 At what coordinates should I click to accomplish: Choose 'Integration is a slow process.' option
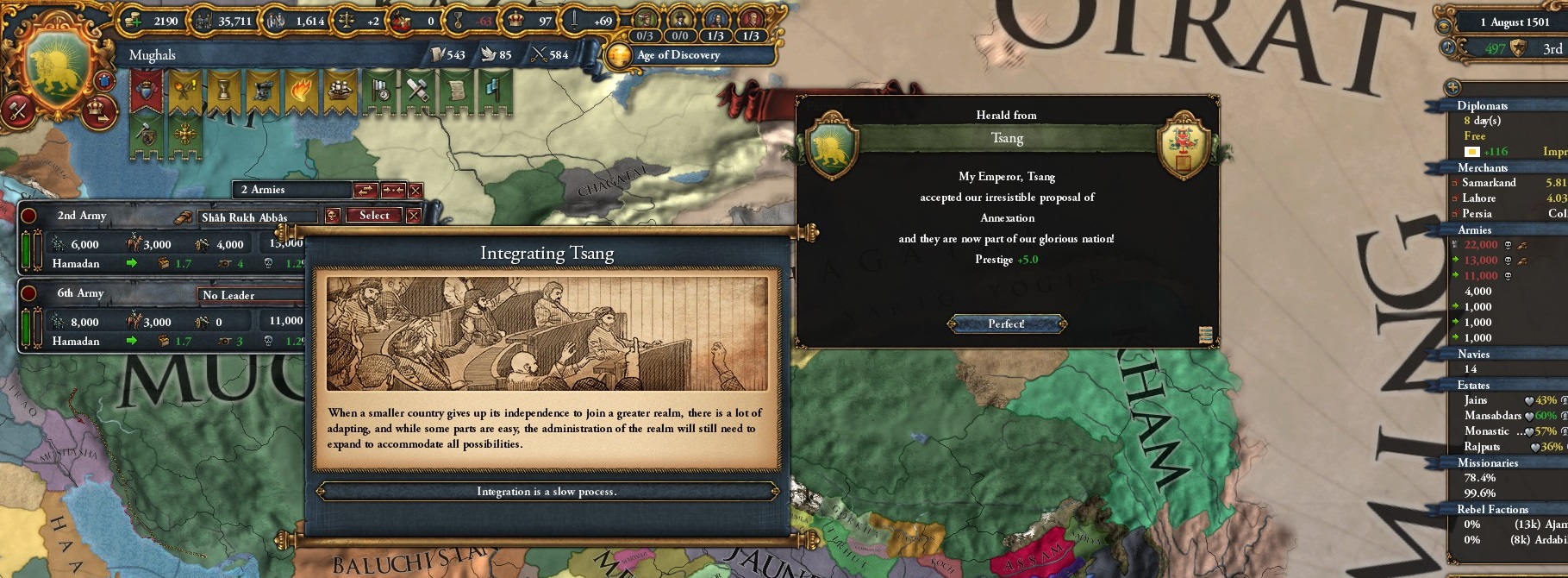[547, 492]
